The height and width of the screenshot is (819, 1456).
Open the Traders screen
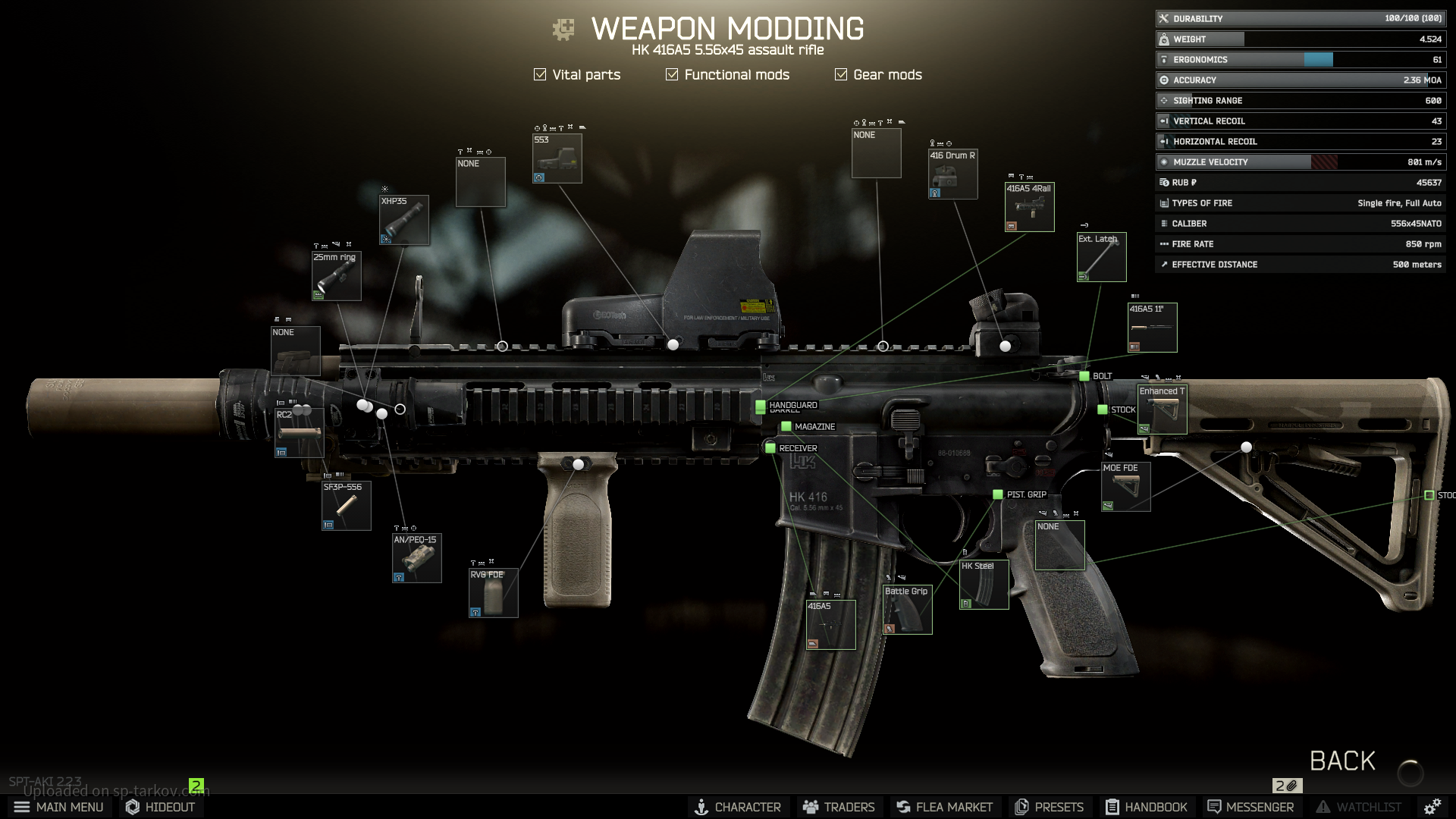coord(839,807)
